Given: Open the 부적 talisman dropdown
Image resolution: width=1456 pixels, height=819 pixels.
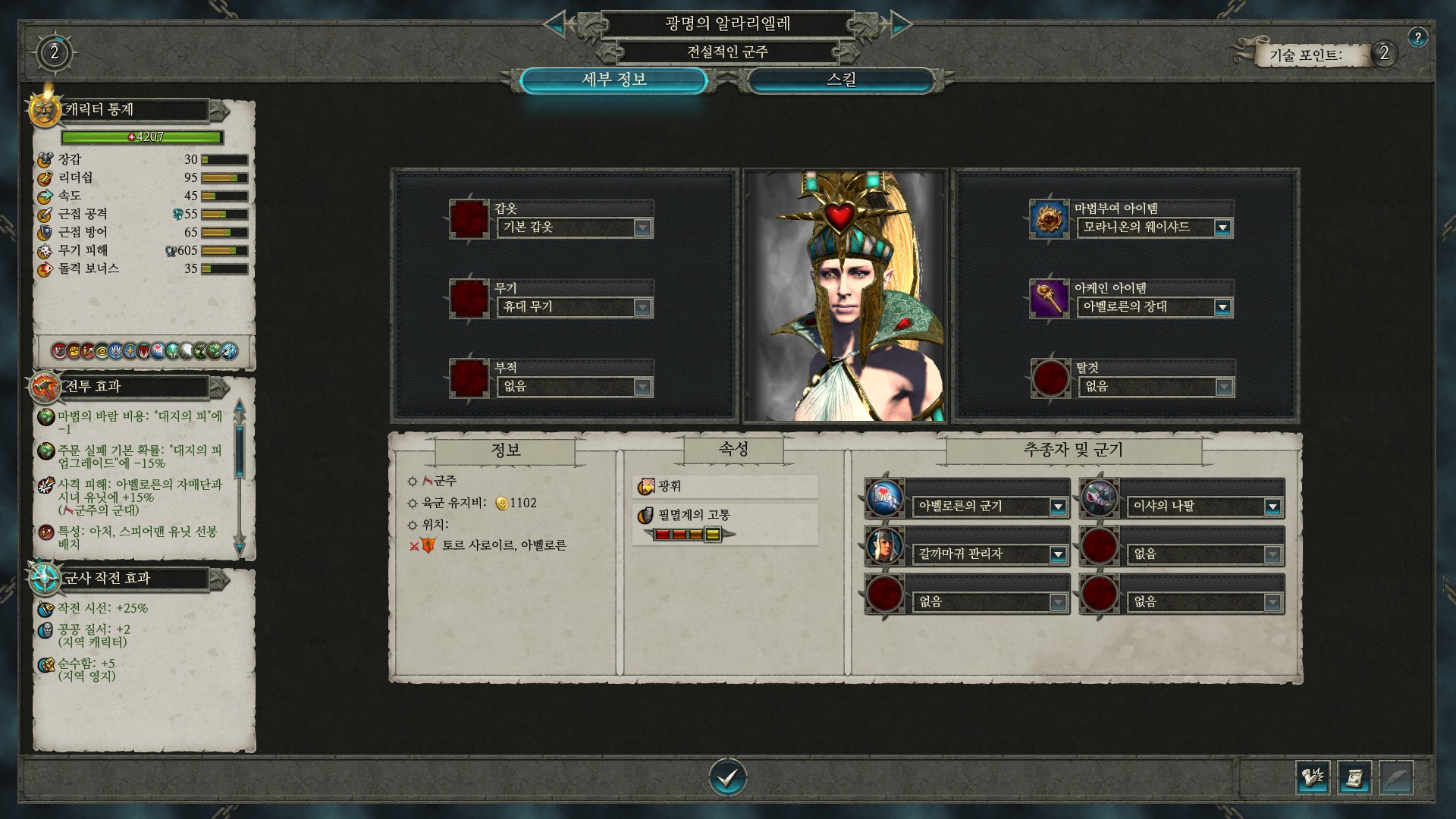Looking at the screenshot, I should [642, 387].
